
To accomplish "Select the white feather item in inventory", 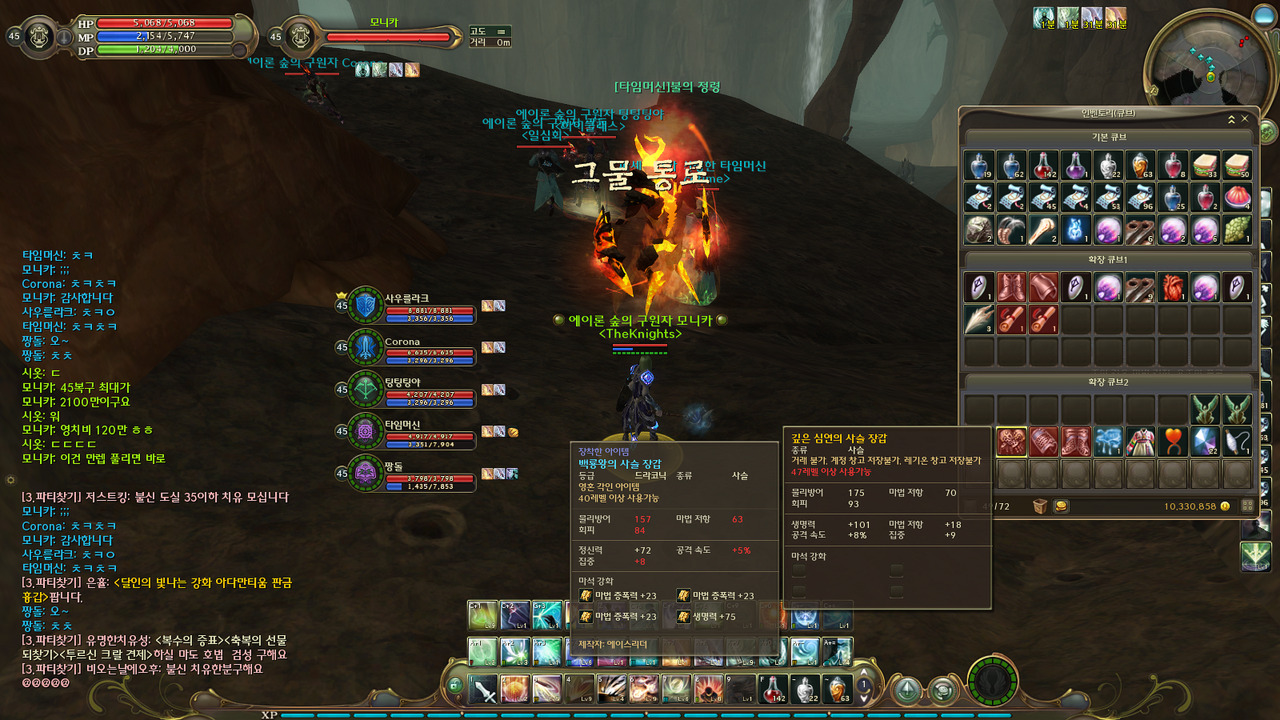I will click(979, 320).
